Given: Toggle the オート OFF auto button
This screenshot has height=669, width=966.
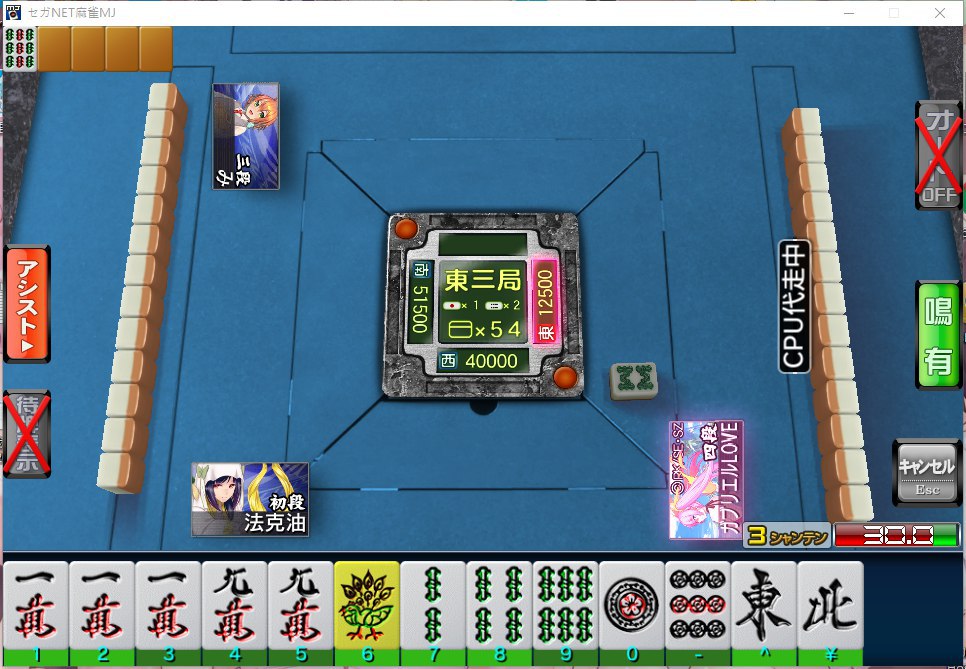Looking at the screenshot, I should pyautogui.click(x=938, y=153).
